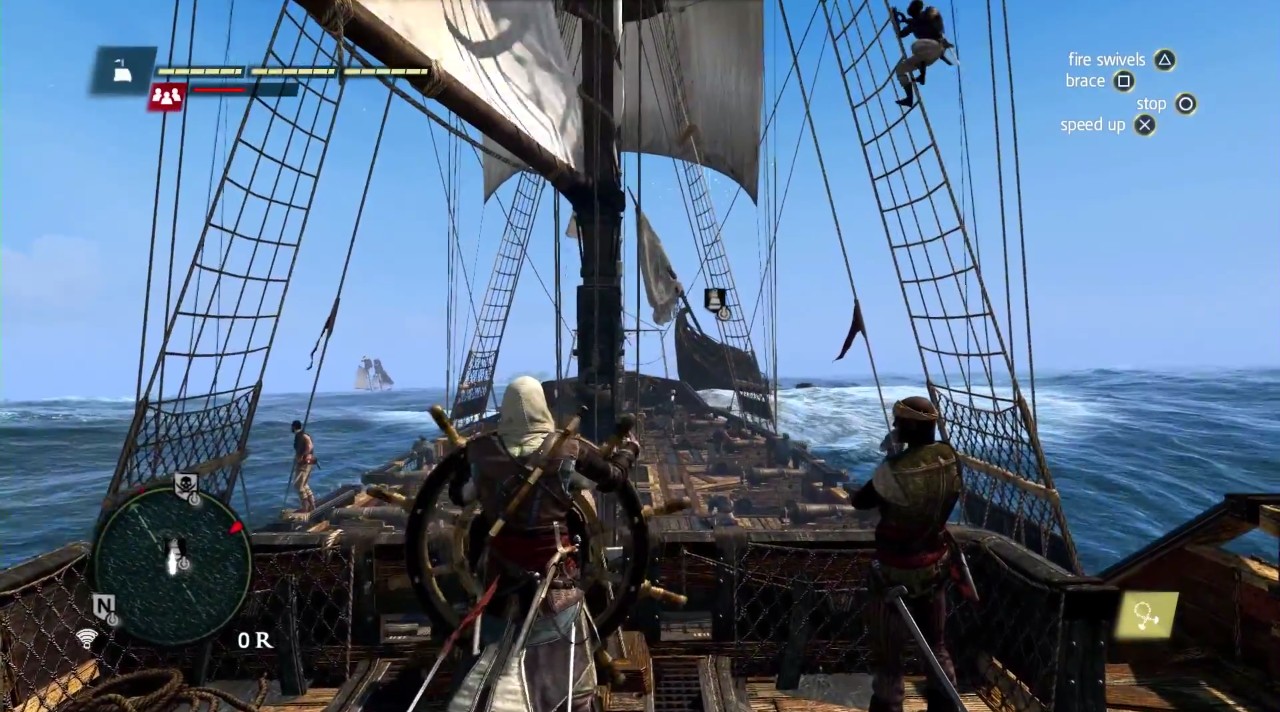Viewport: 1280px width, 712px height.
Task: Select the floating objective marker ahead
Action: coord(716,299)
